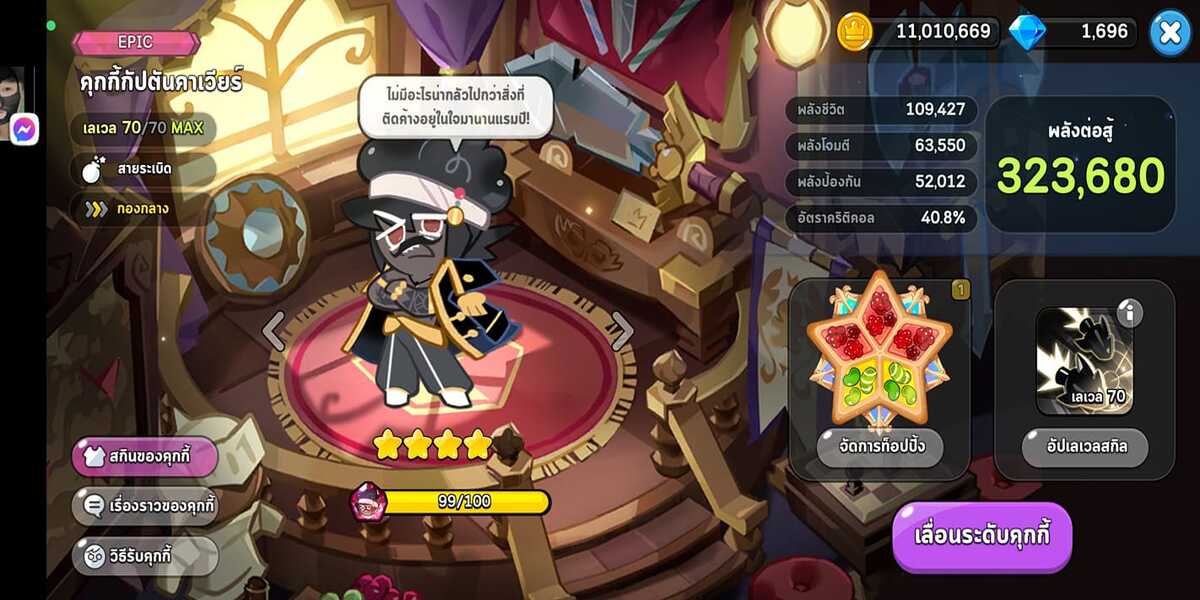Open the toppings management button
1200x600 pixels.
tap(880, 447)
